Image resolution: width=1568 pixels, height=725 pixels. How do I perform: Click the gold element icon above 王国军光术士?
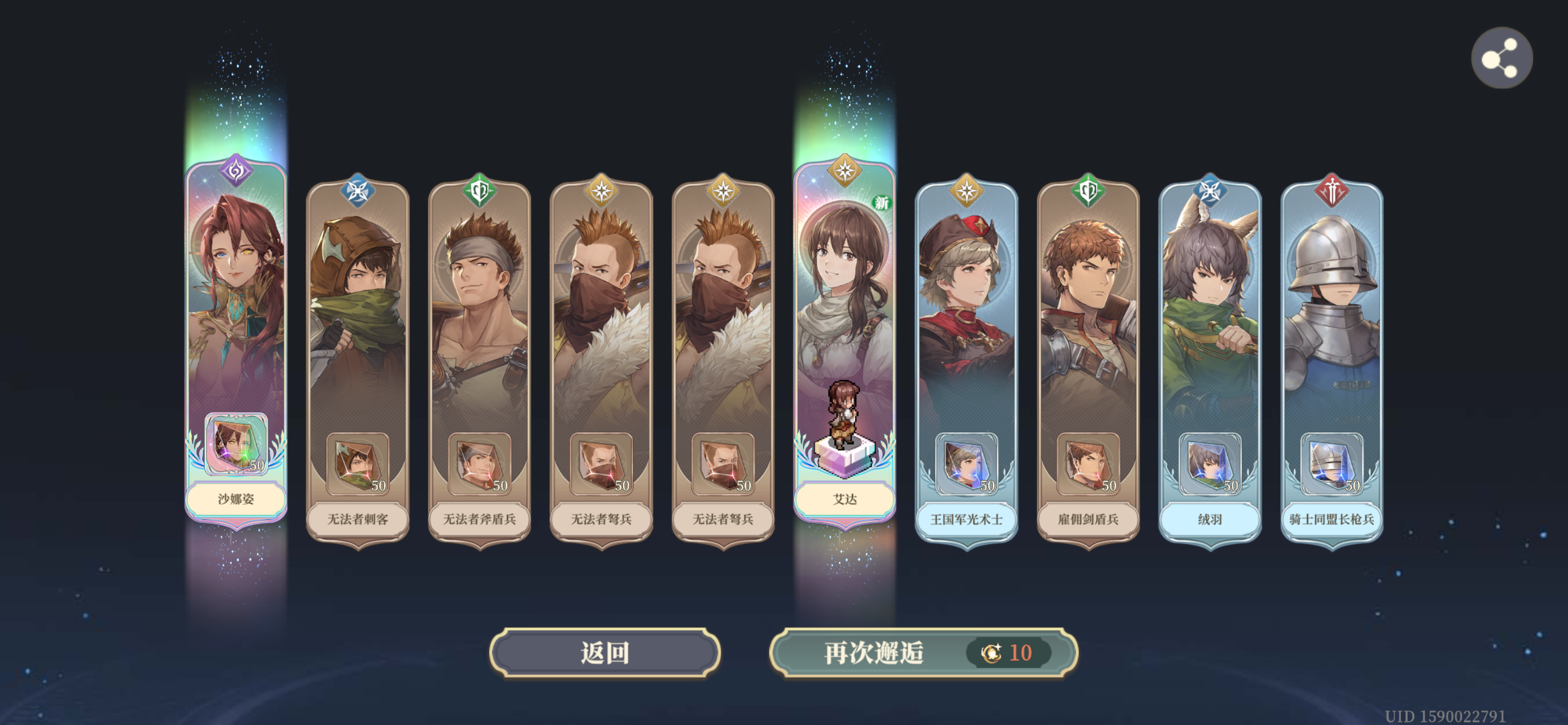[x=967, y=191]
